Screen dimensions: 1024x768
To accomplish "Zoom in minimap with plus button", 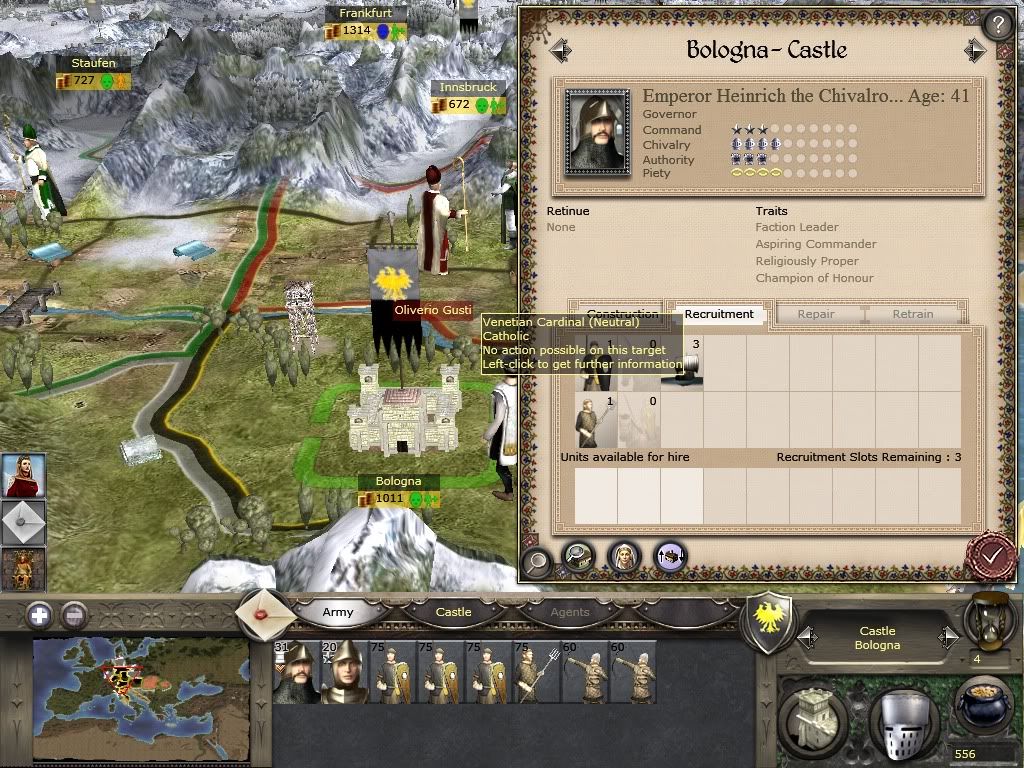I will (x=39, y=615).
